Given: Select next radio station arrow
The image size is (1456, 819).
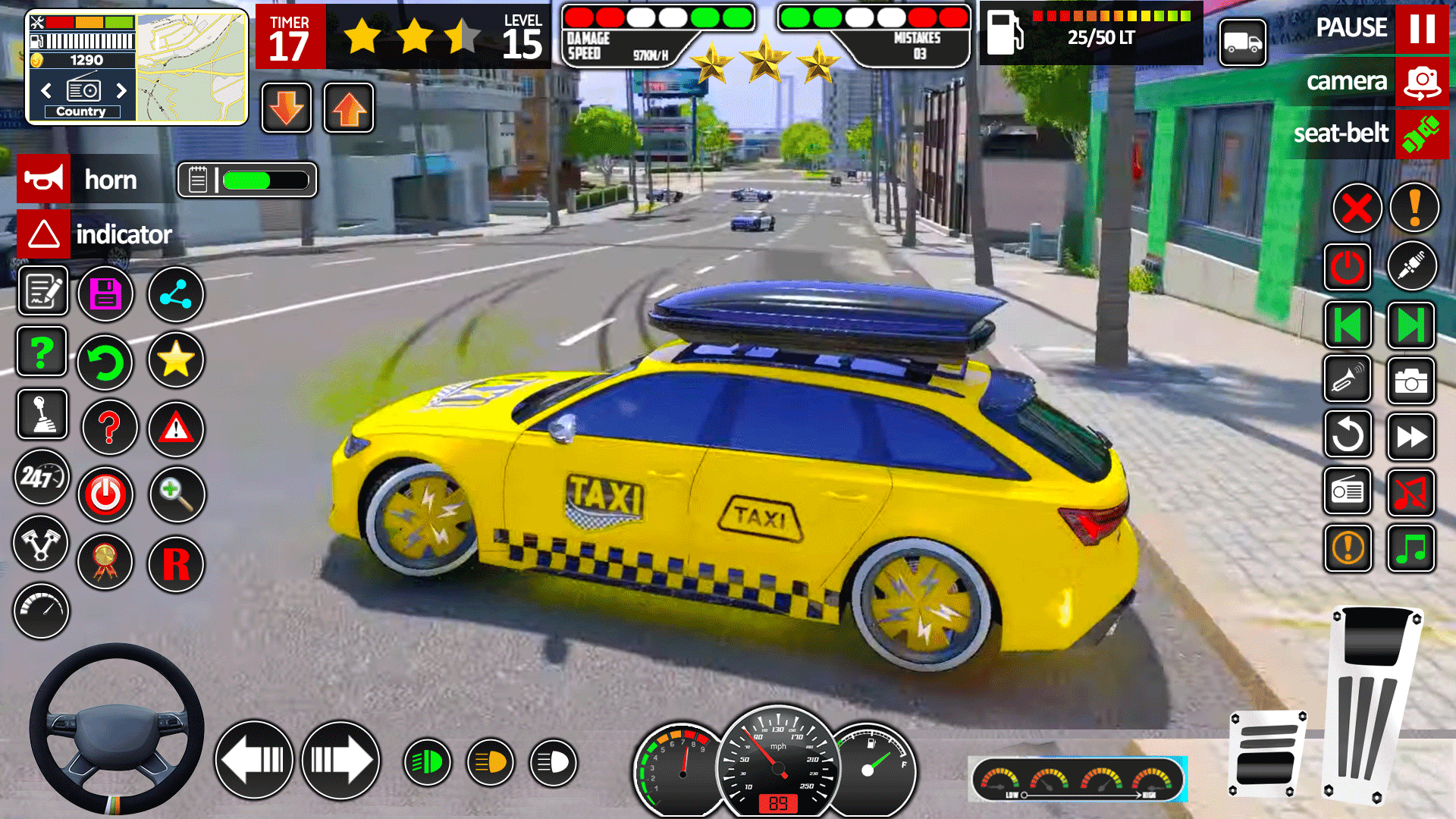Looking at the screenshot, I should [121, 91].
